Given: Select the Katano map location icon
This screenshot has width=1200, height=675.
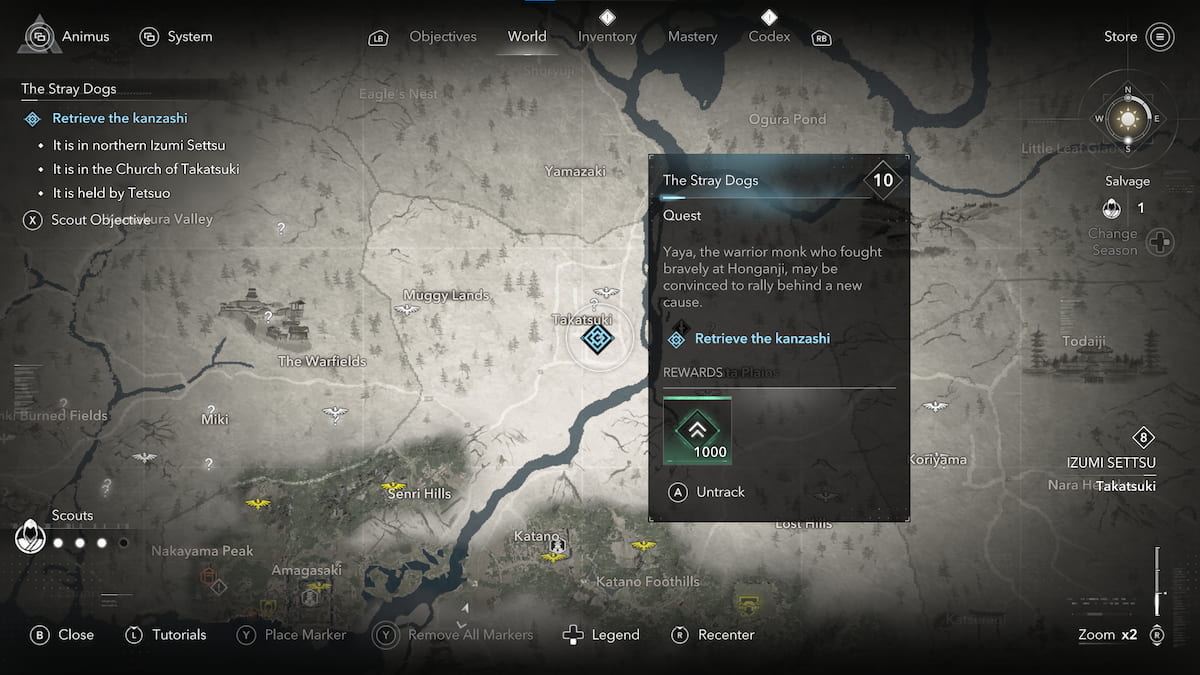Looking at the screenshot, I should (558, 545).
